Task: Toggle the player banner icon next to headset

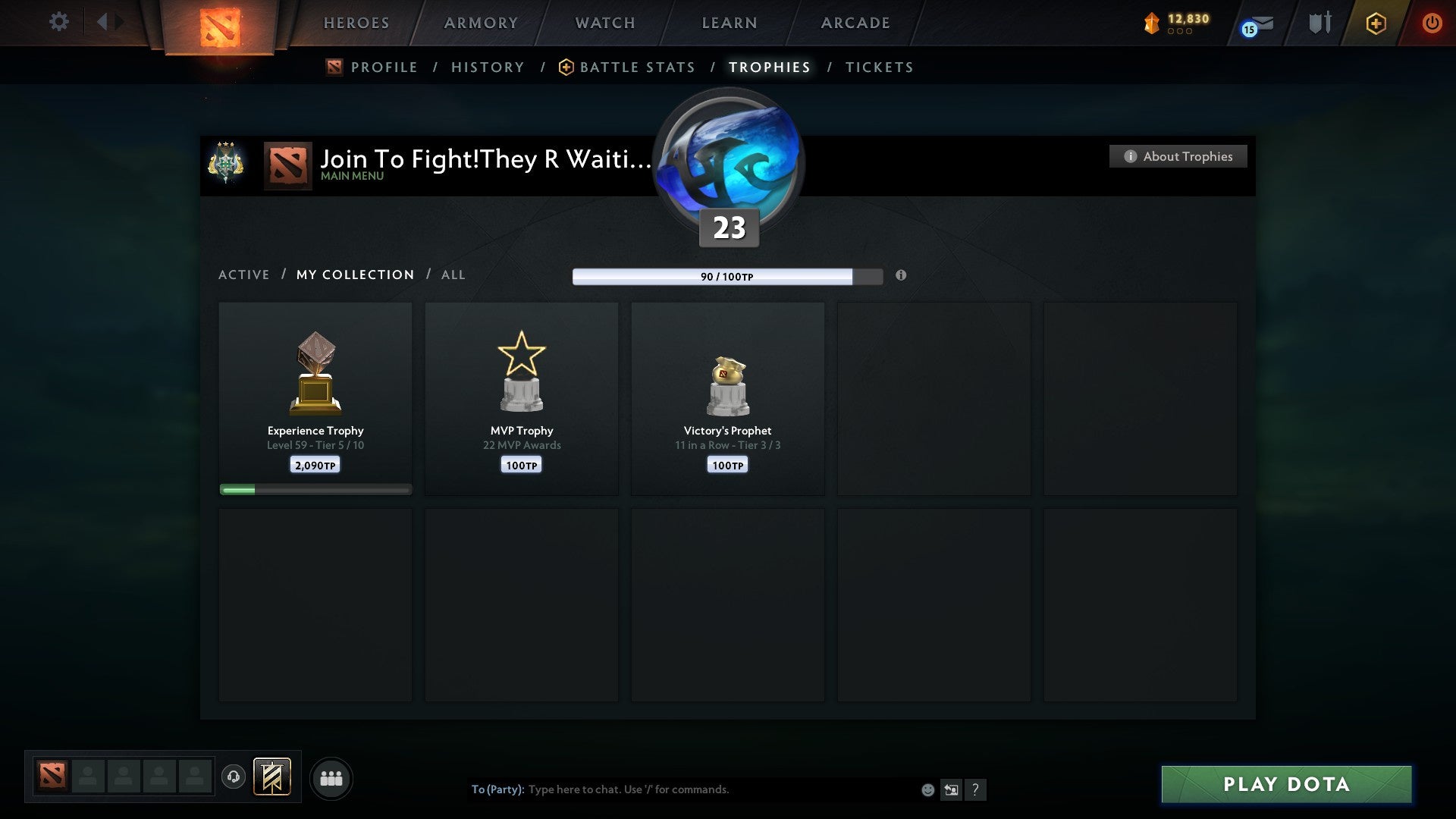Action: (272, 777)
